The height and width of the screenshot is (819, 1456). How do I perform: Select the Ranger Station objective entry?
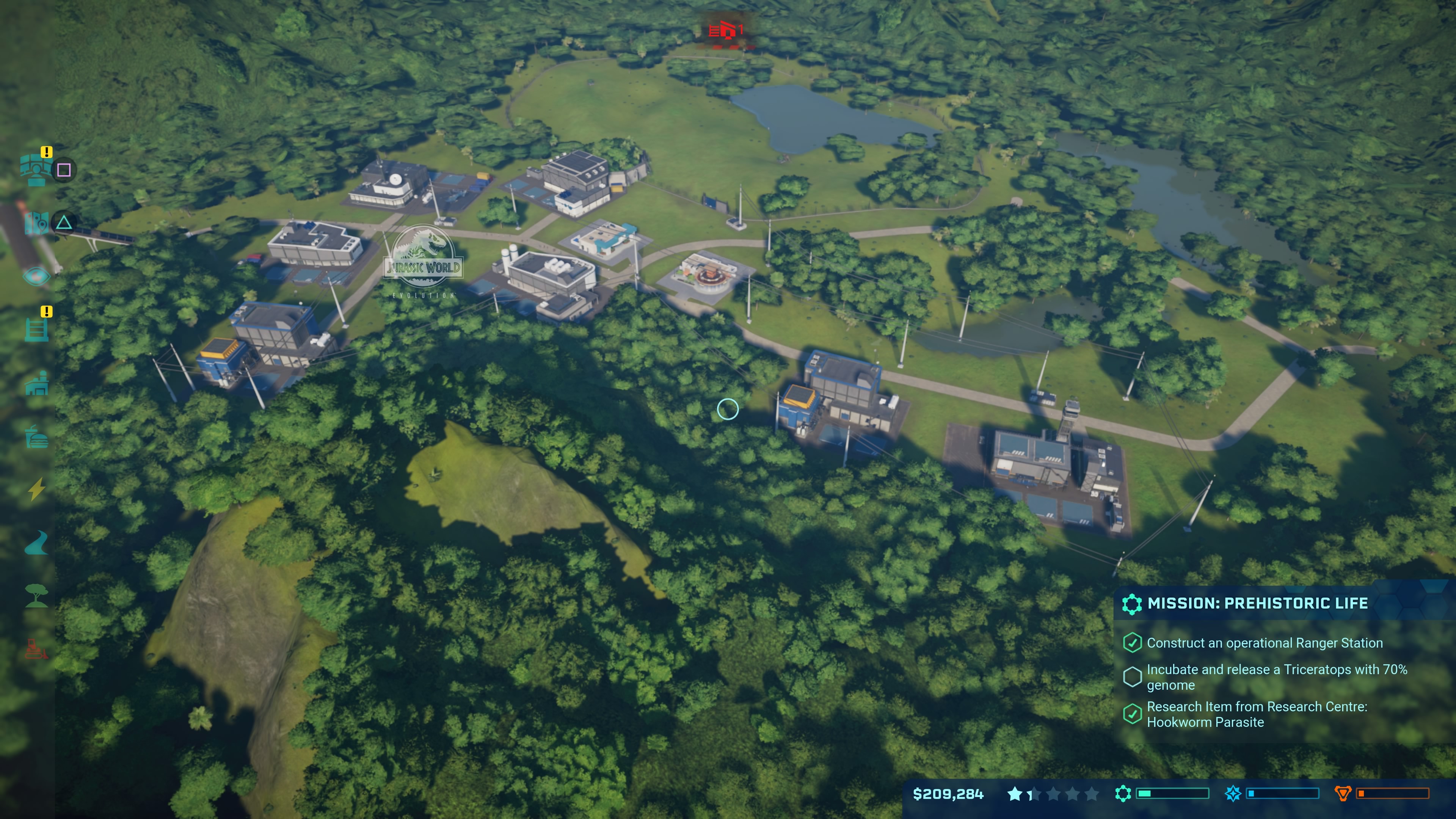pos(1264,643)
